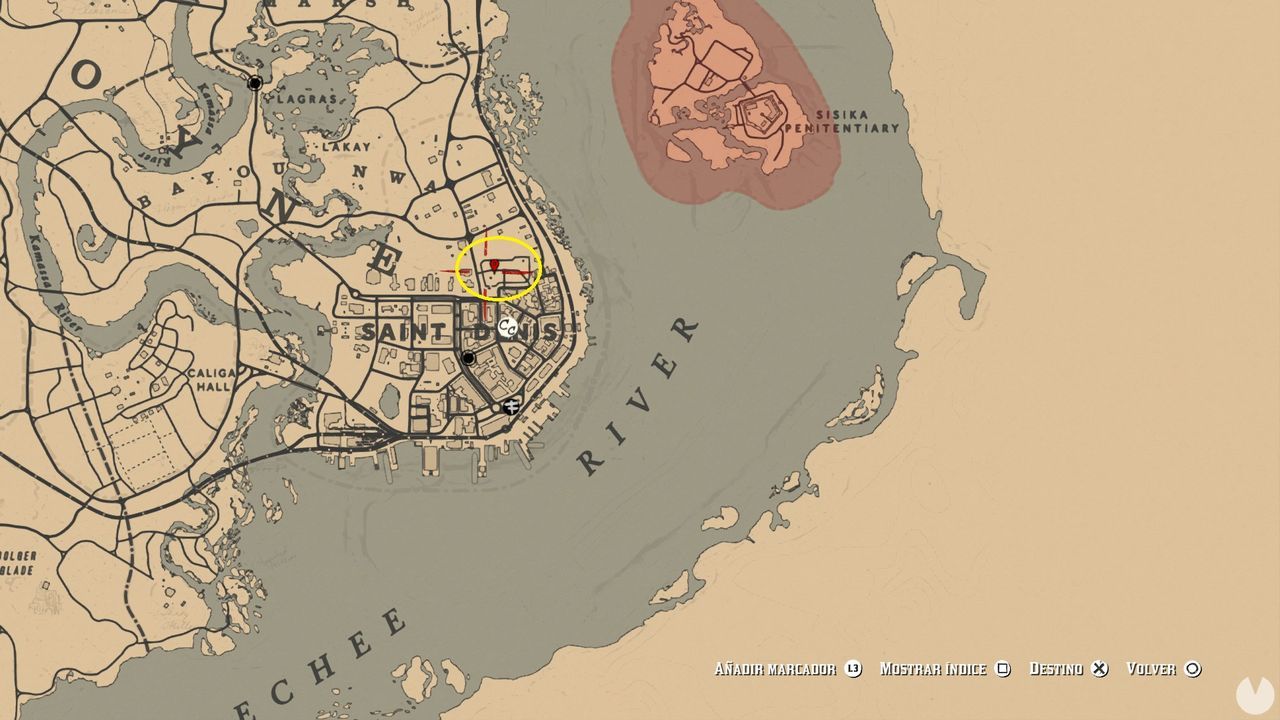Set Destino on the map
This screenshot has height=720, width=1280.
click(1058, 668)
